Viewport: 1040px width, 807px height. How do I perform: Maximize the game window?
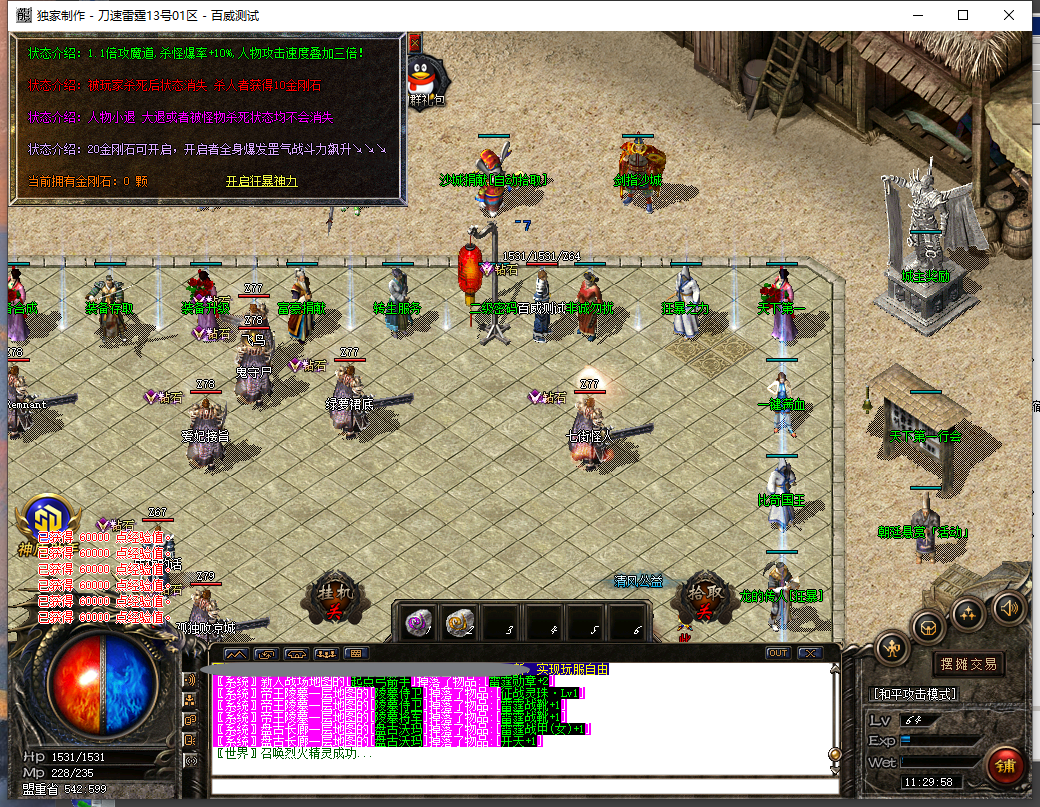tap(963, 15)
